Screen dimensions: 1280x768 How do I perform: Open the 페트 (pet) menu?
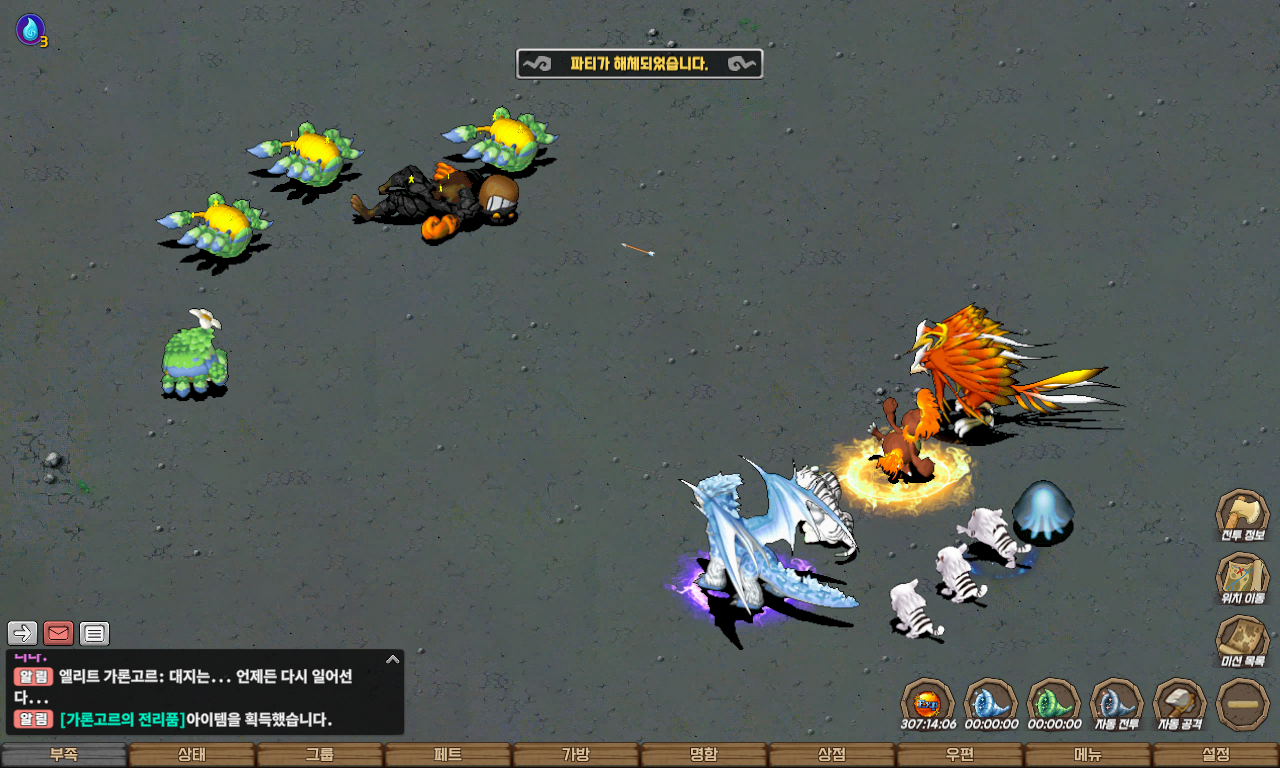[x=448, y=755]
